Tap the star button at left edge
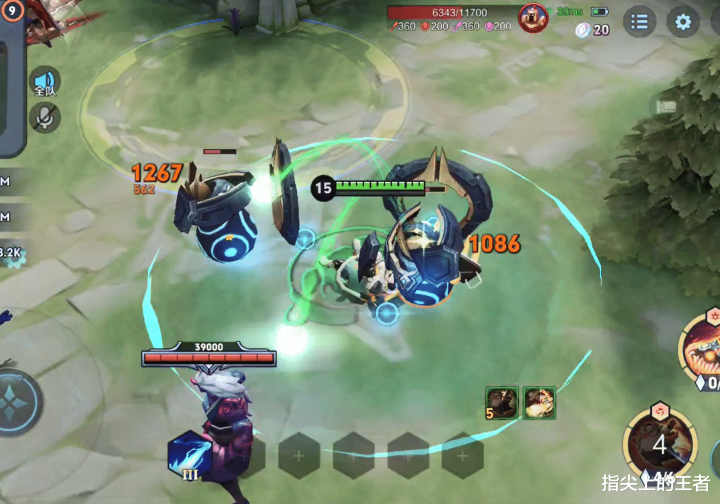 [x=16, y=402]
